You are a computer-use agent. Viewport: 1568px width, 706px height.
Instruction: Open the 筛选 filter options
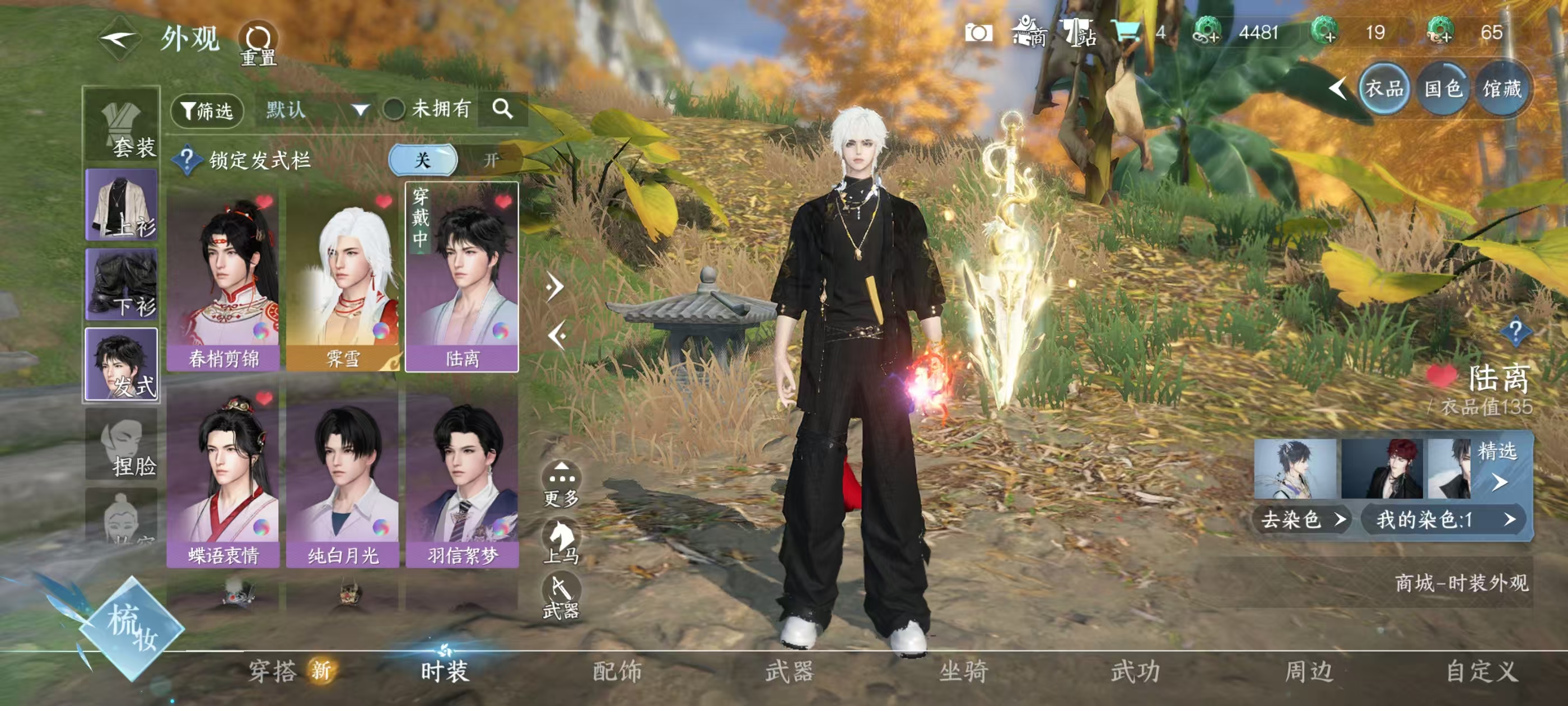click(207, 110)
